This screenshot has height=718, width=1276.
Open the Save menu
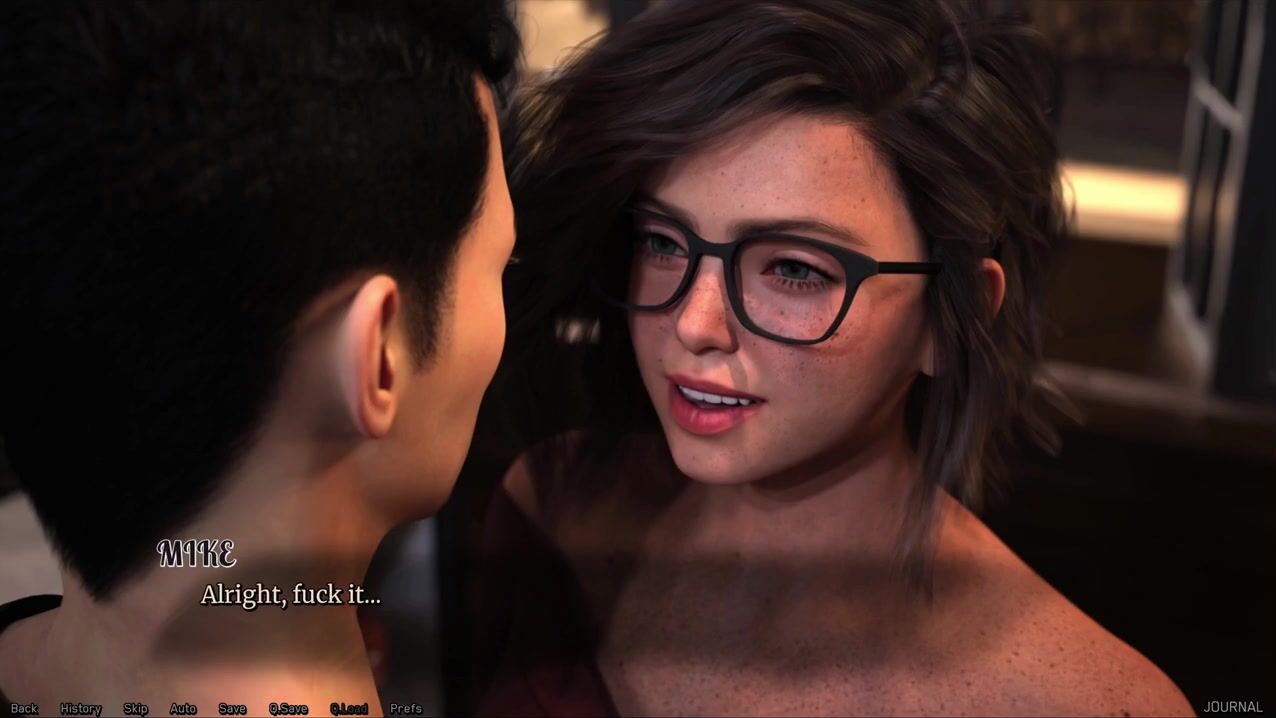232,708
